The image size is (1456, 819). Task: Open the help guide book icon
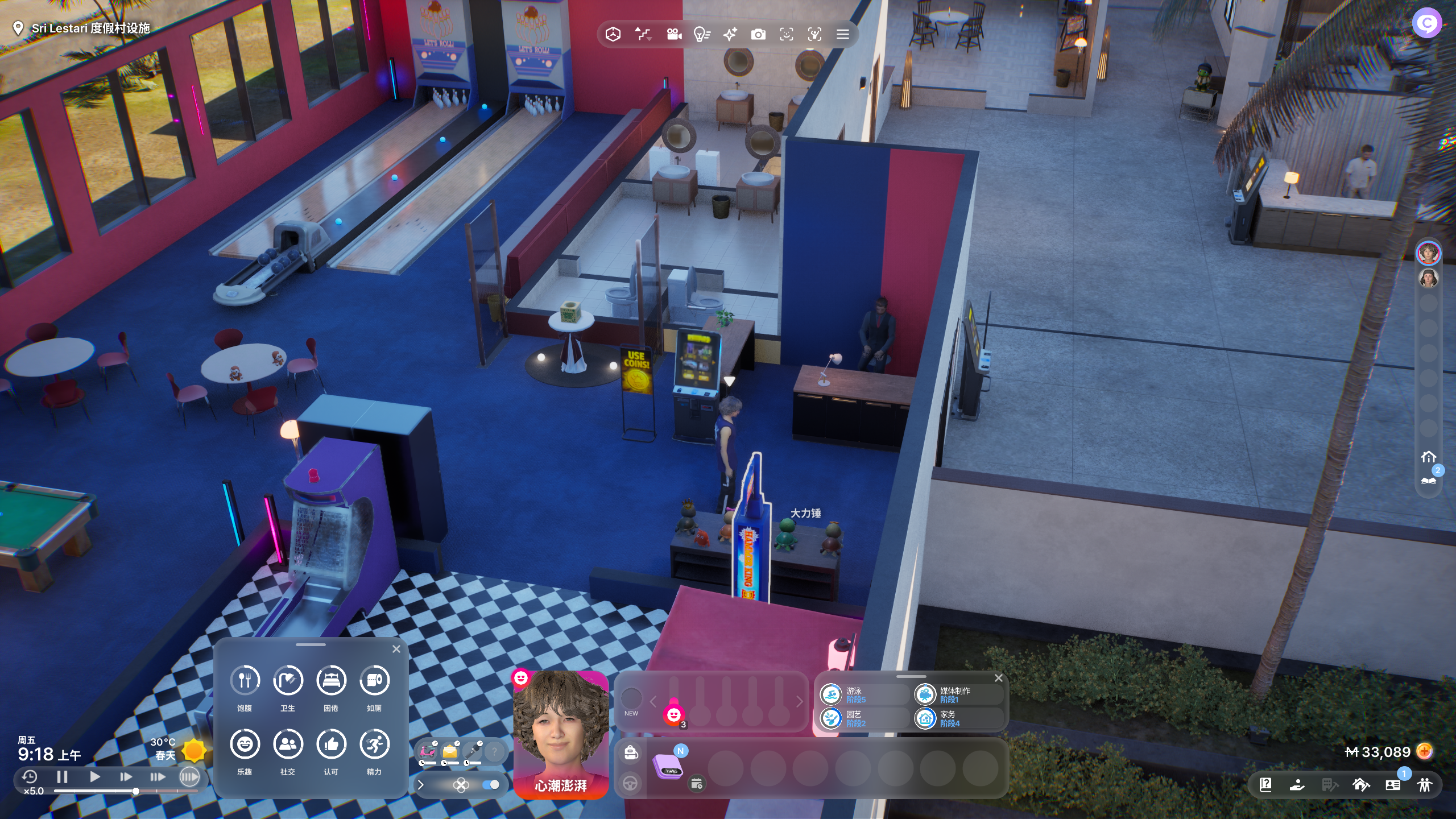click(x=1265, y=785)
